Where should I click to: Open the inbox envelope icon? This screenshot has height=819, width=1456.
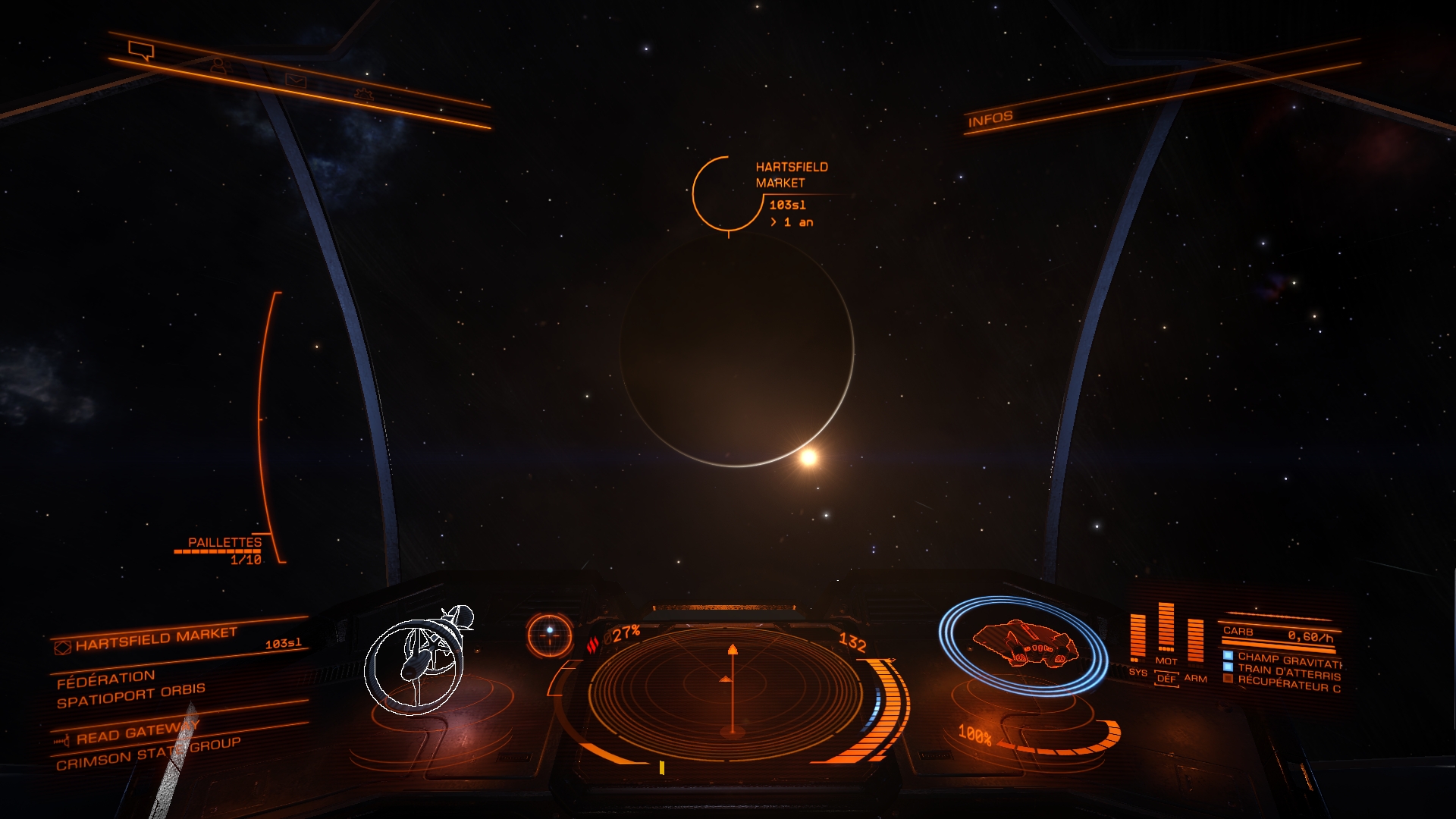(x=295, y=80)
